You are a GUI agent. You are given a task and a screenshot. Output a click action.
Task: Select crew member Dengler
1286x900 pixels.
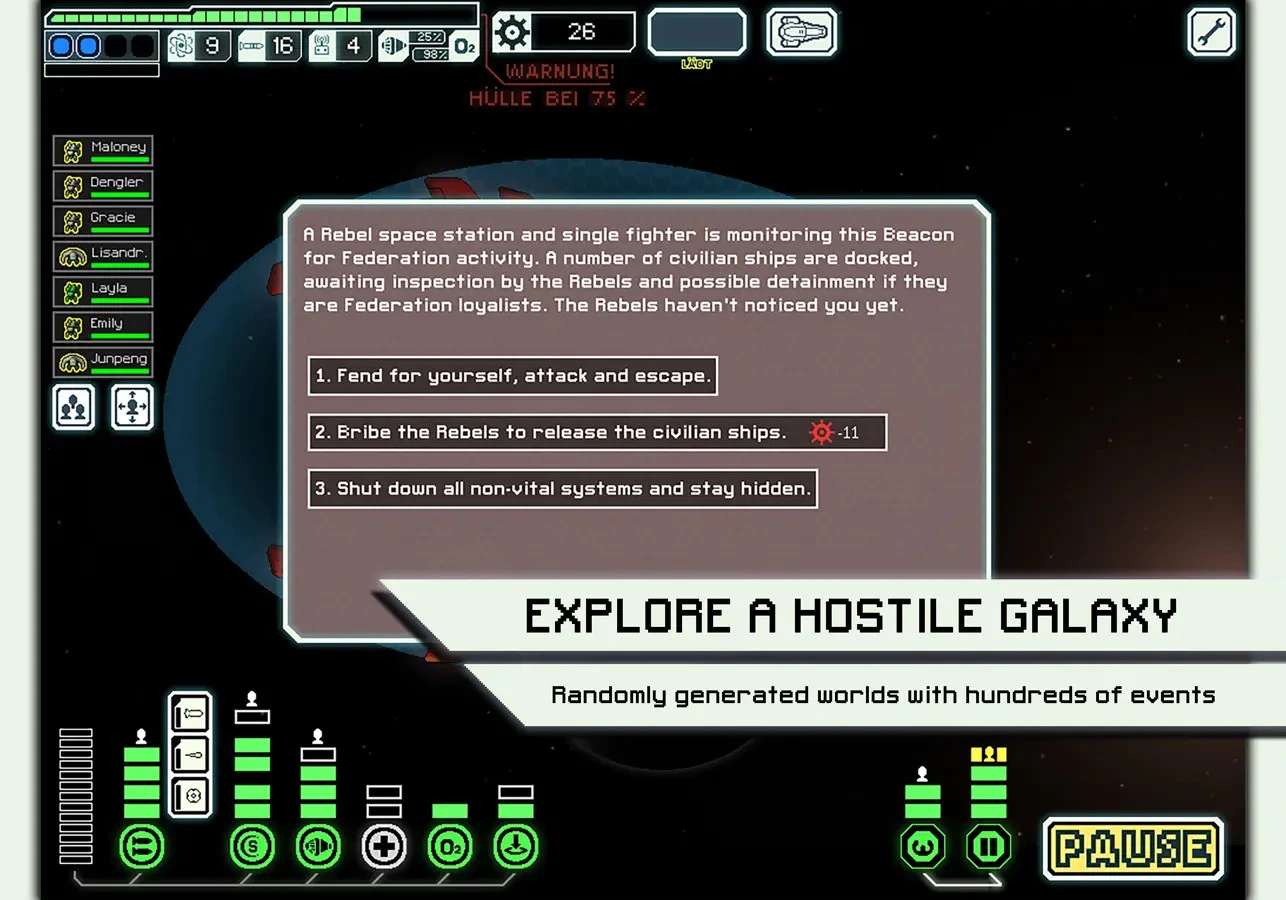tap(103, 186)
